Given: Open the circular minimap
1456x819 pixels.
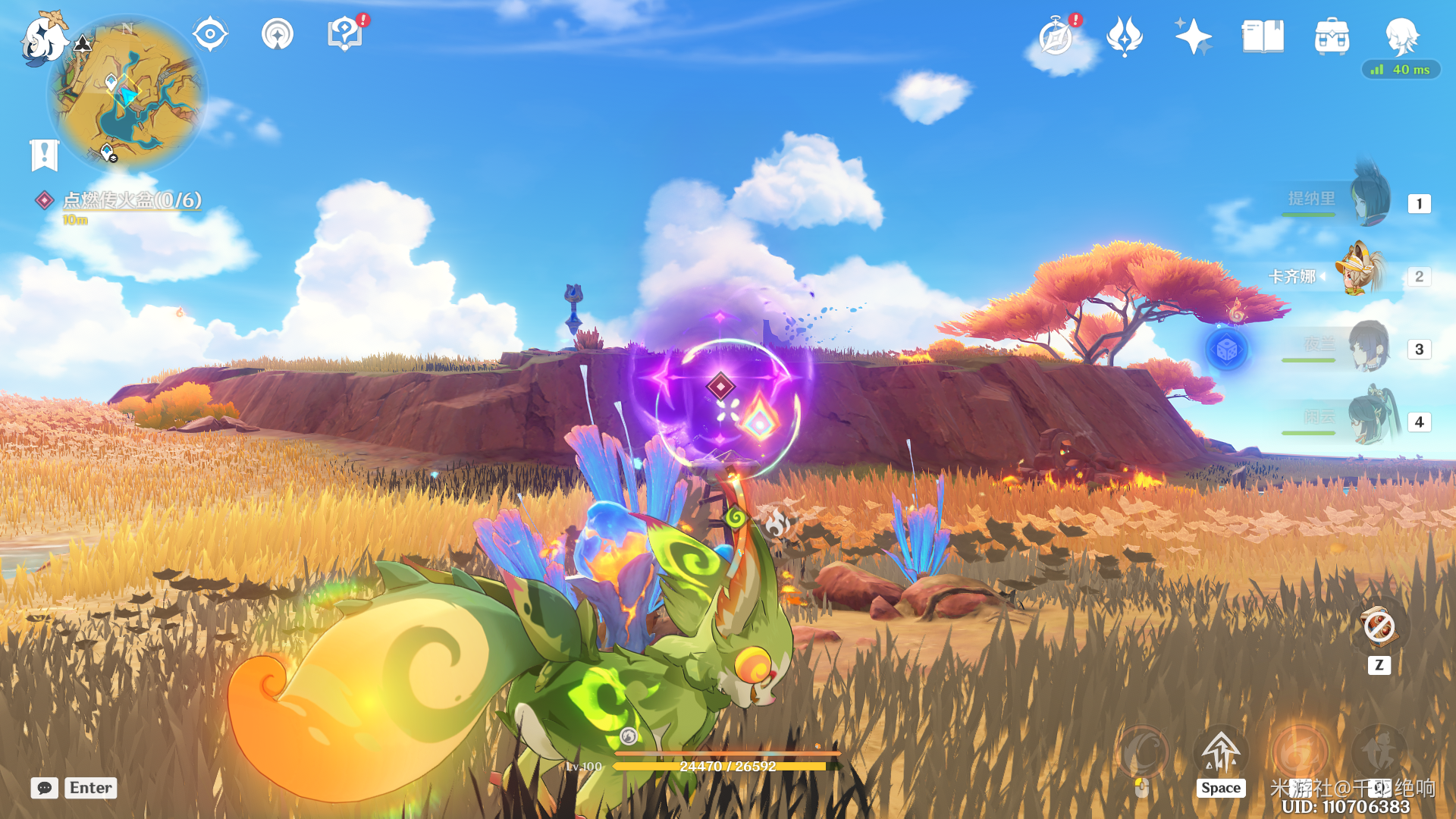Looking at the screenshot, I should 127,94.
